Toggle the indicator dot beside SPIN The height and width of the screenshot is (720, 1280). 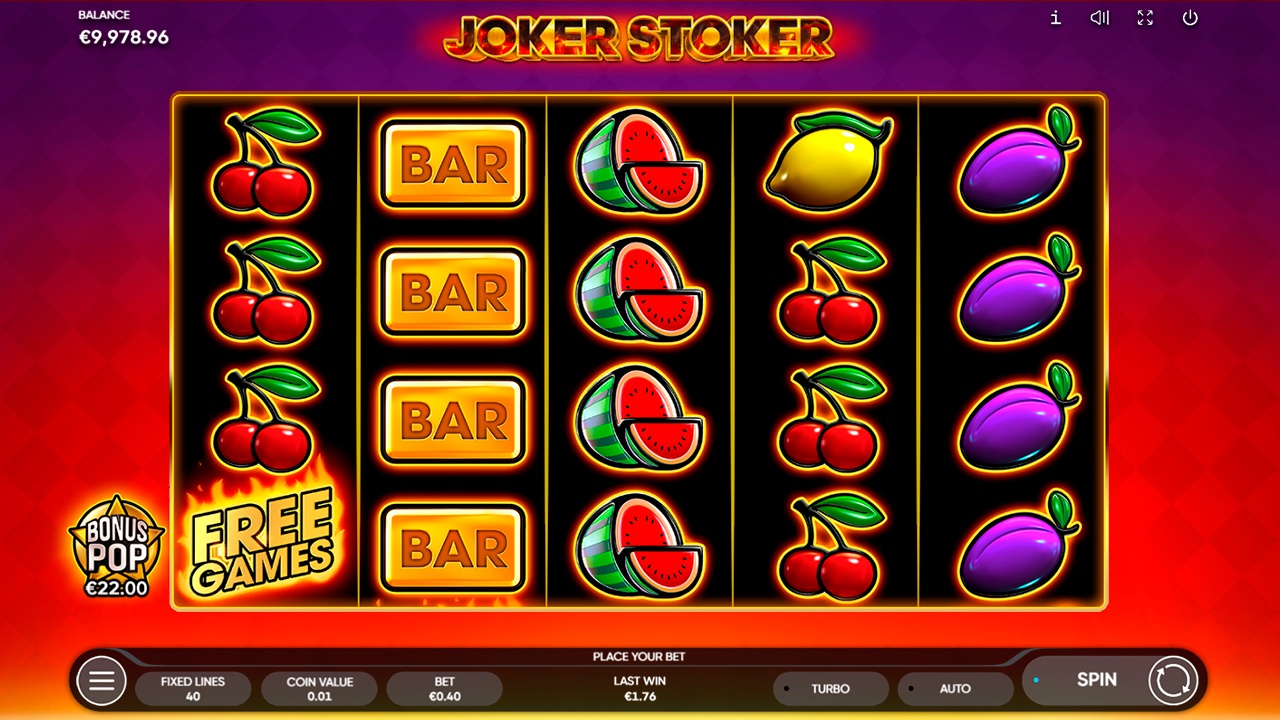[1037, 679]
